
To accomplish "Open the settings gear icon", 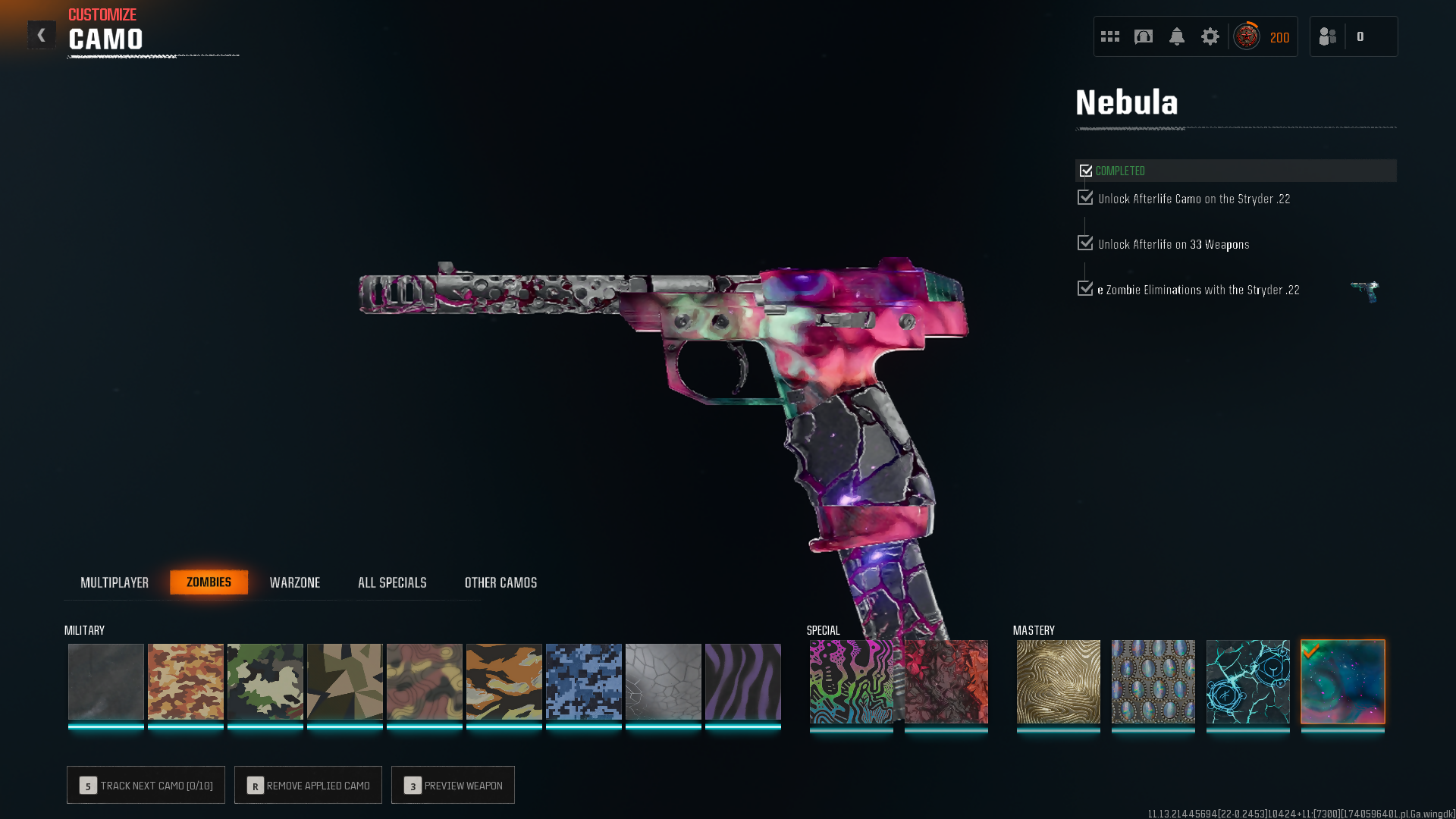I will point(1210,36).
